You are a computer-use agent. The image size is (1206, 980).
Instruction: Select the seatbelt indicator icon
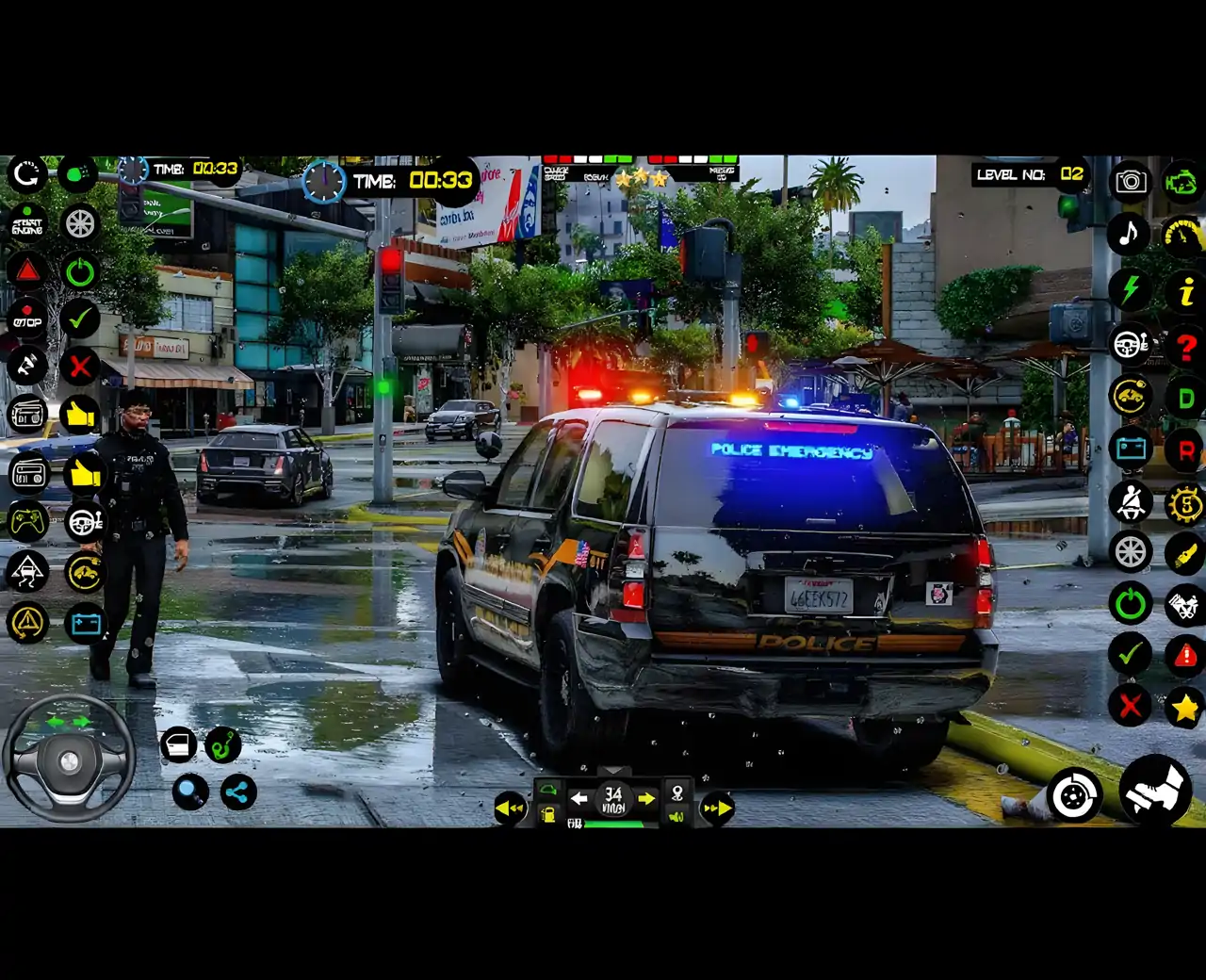1131,502
